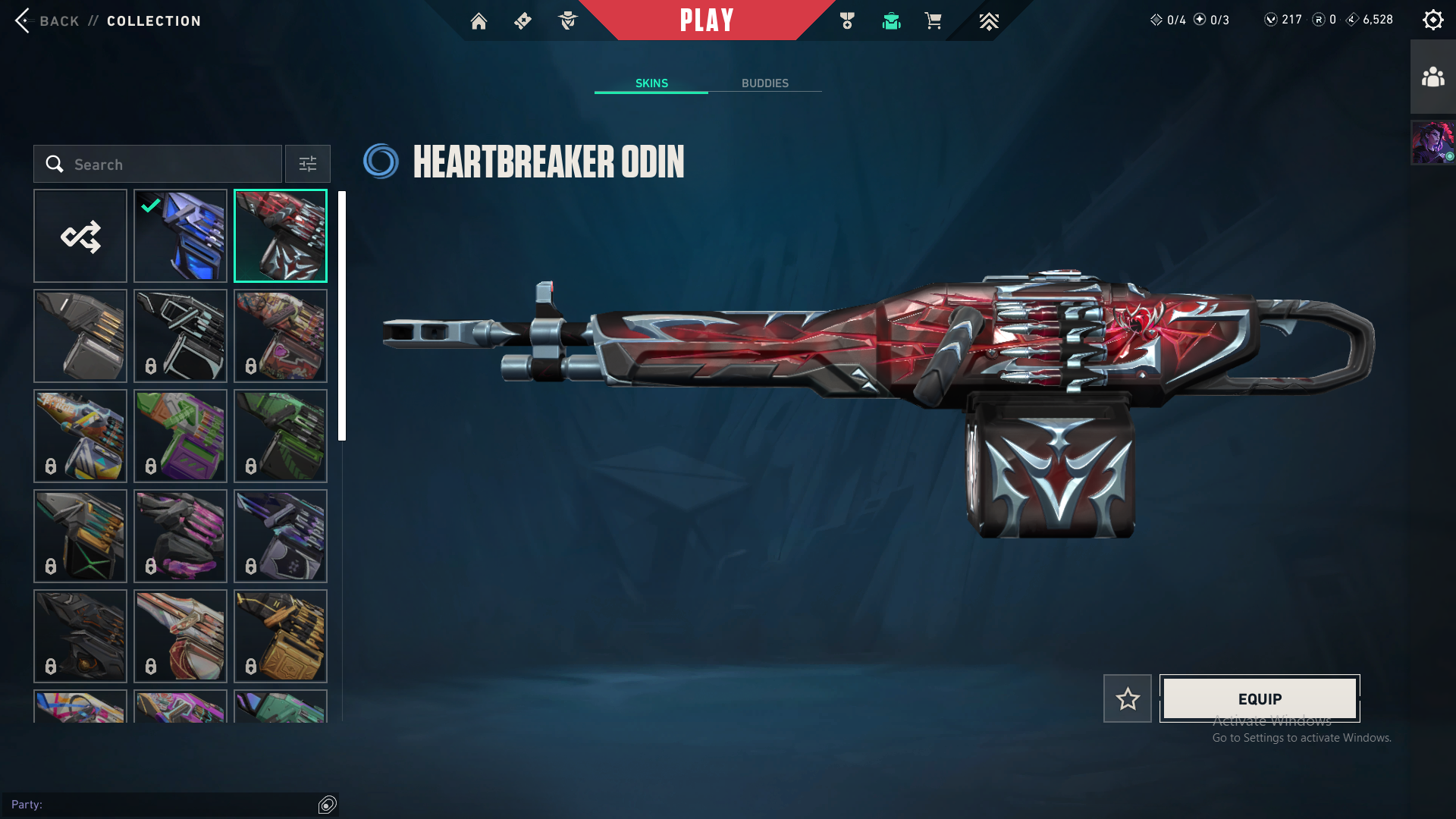This screenshot has height=819, width=1456.
Task: Choose the equipped blue Odin skin
Action: 180,236
